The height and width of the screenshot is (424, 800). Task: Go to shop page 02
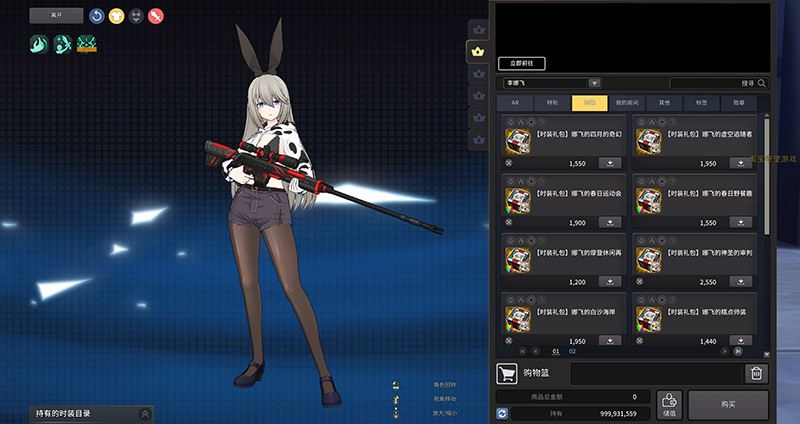573,351
